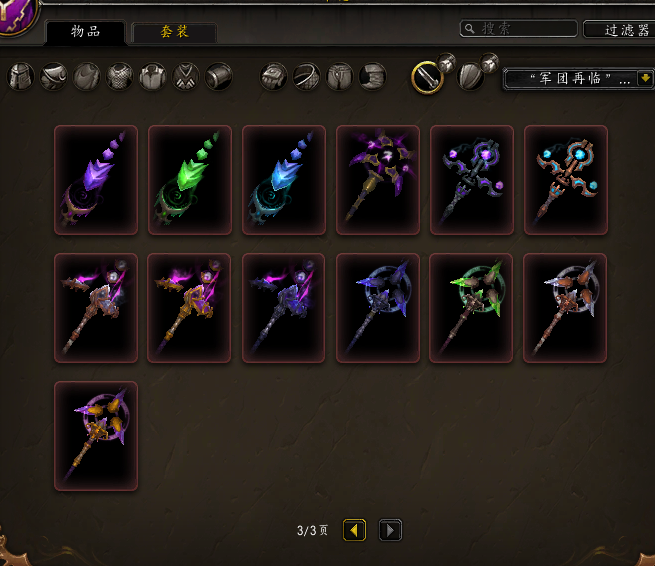Select the highlighted main-hand weapon slot
This screenshot has width=655, height=566.
click(x=428, y=77)
